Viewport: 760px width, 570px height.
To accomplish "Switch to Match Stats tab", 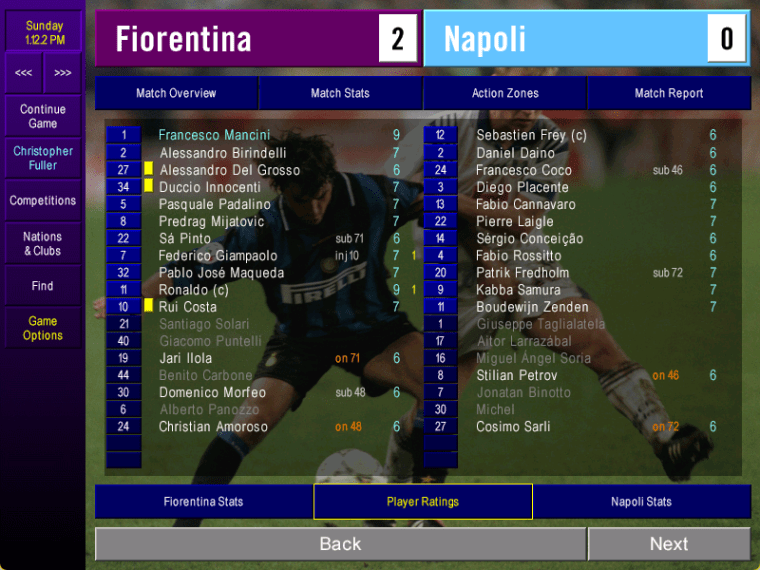I will 340,93.
